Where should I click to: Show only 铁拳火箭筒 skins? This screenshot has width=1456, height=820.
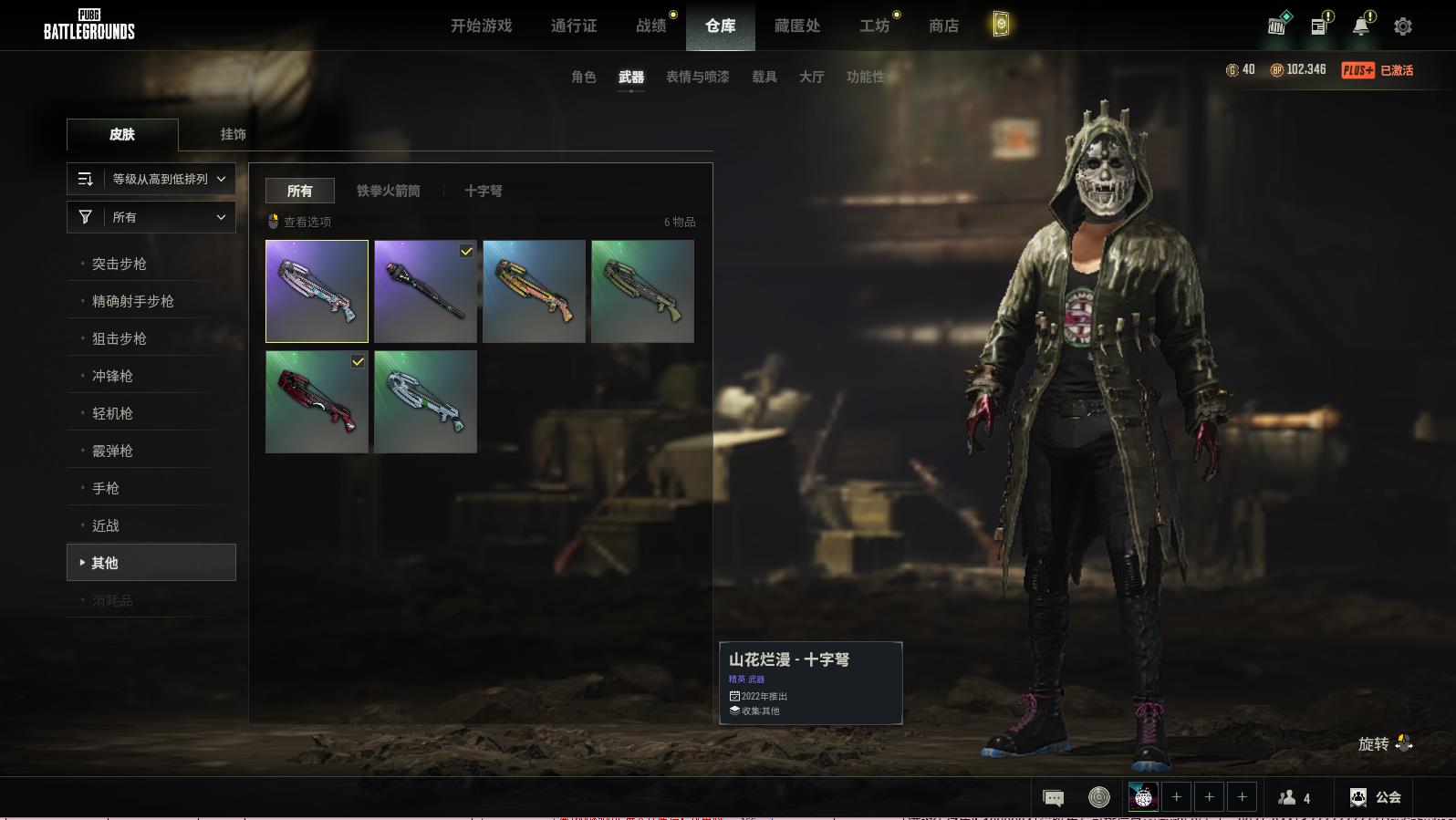pos(389,191)
